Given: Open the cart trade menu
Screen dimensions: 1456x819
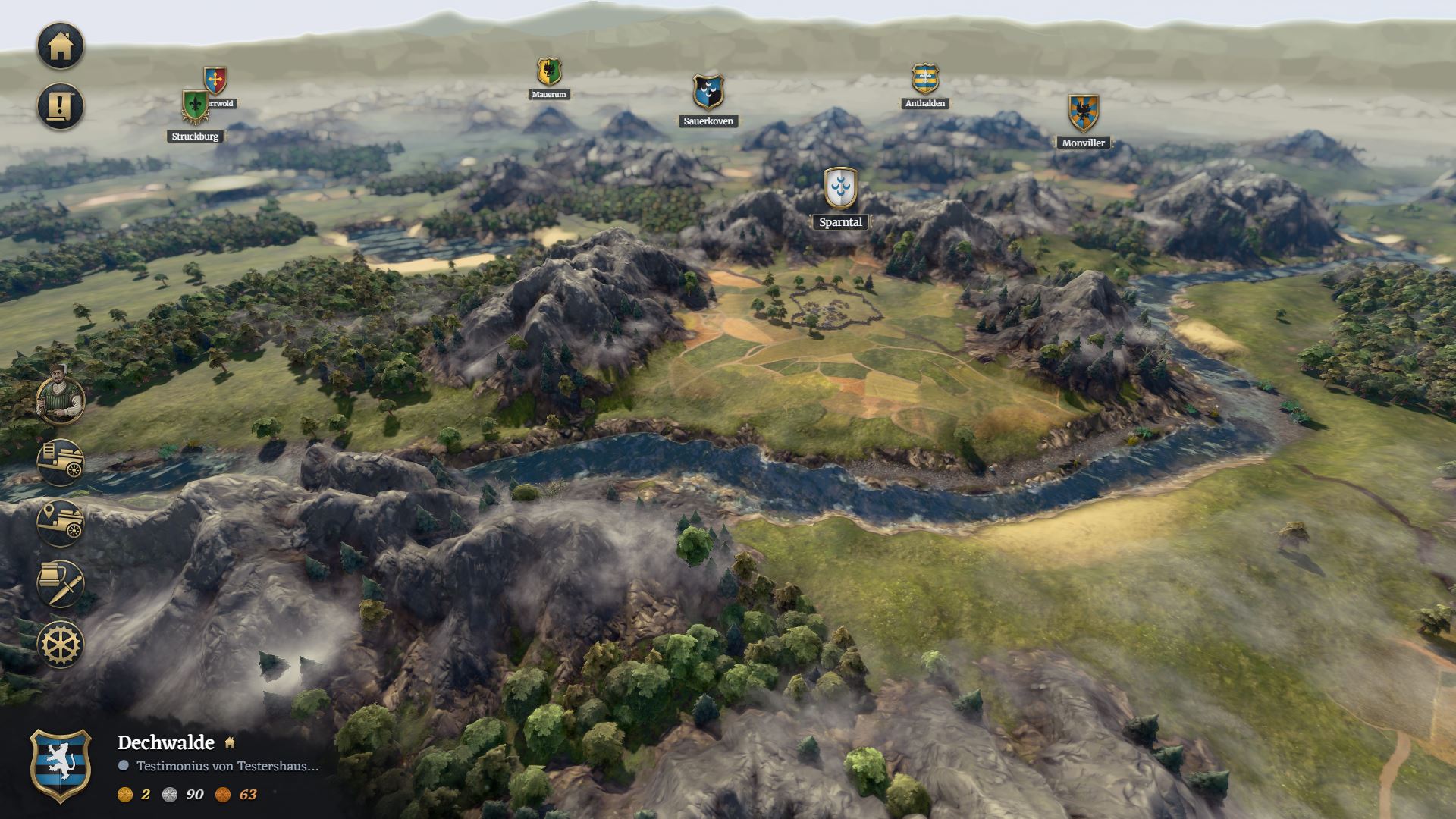Looking at the screenshot, I should 61,462.
